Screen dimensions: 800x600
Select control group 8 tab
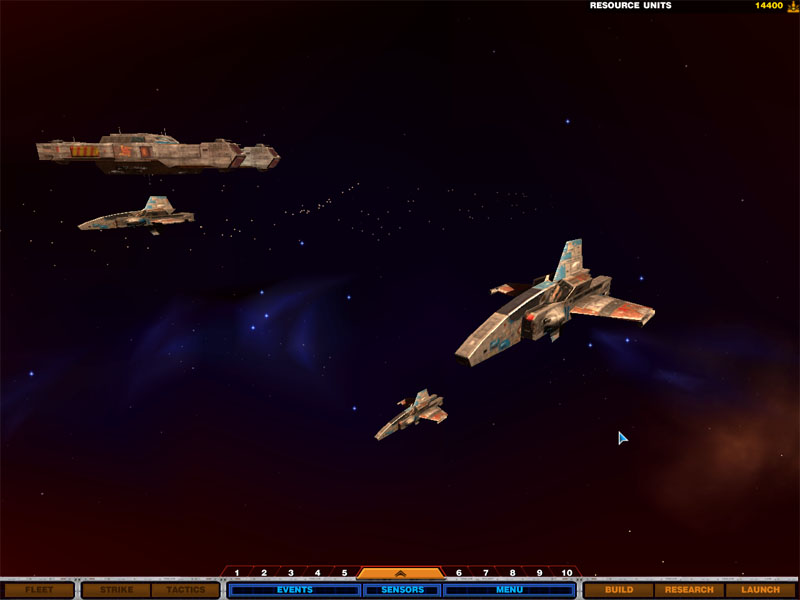pos(512,573)
